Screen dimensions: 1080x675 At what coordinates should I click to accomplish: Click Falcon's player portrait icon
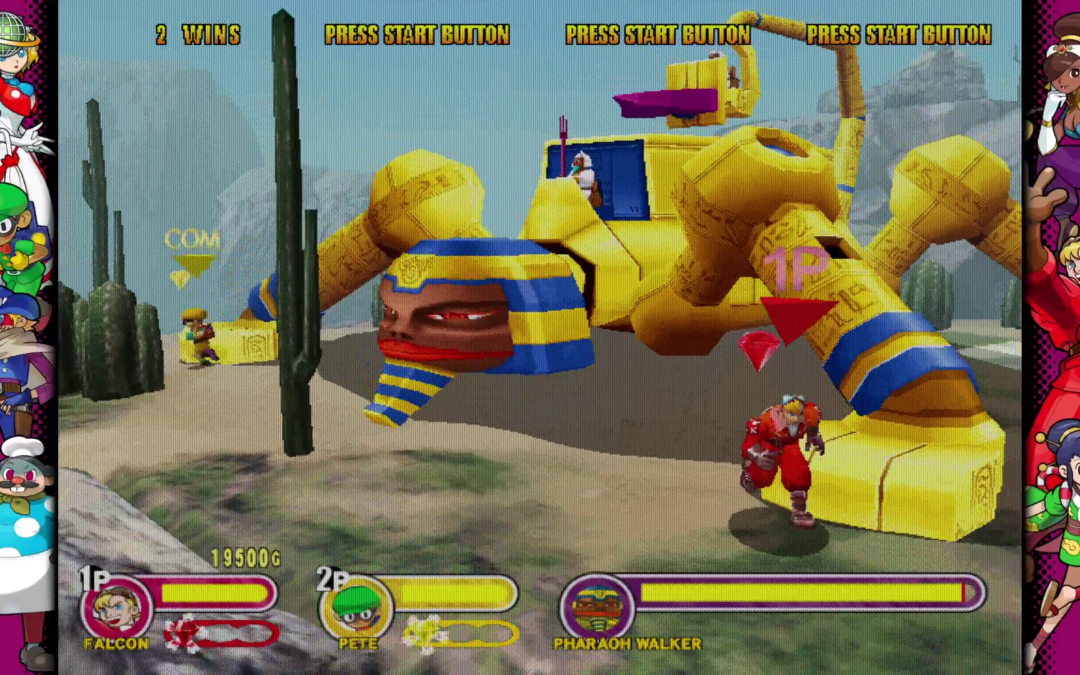[x=116, y=608]
